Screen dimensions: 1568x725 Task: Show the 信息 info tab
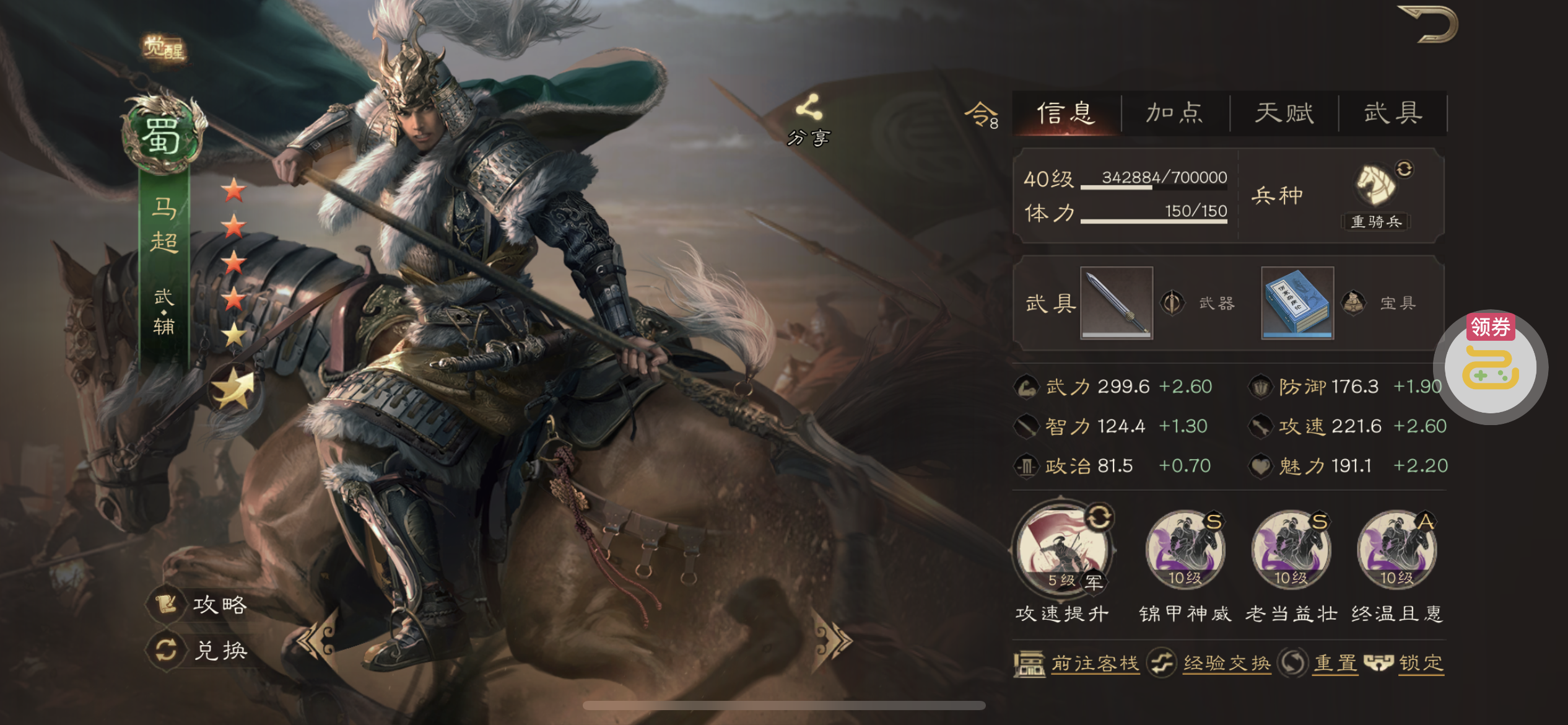pos(1066,113)
